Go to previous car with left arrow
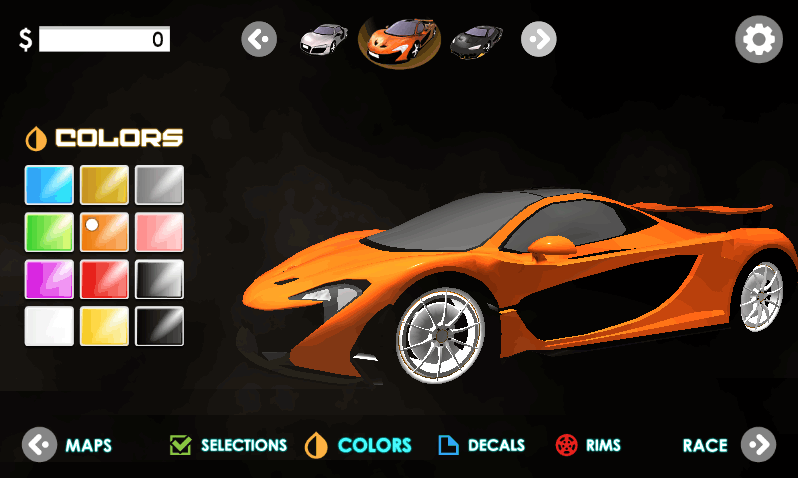This screenshot has height=478, width=798. coord(259,40)
